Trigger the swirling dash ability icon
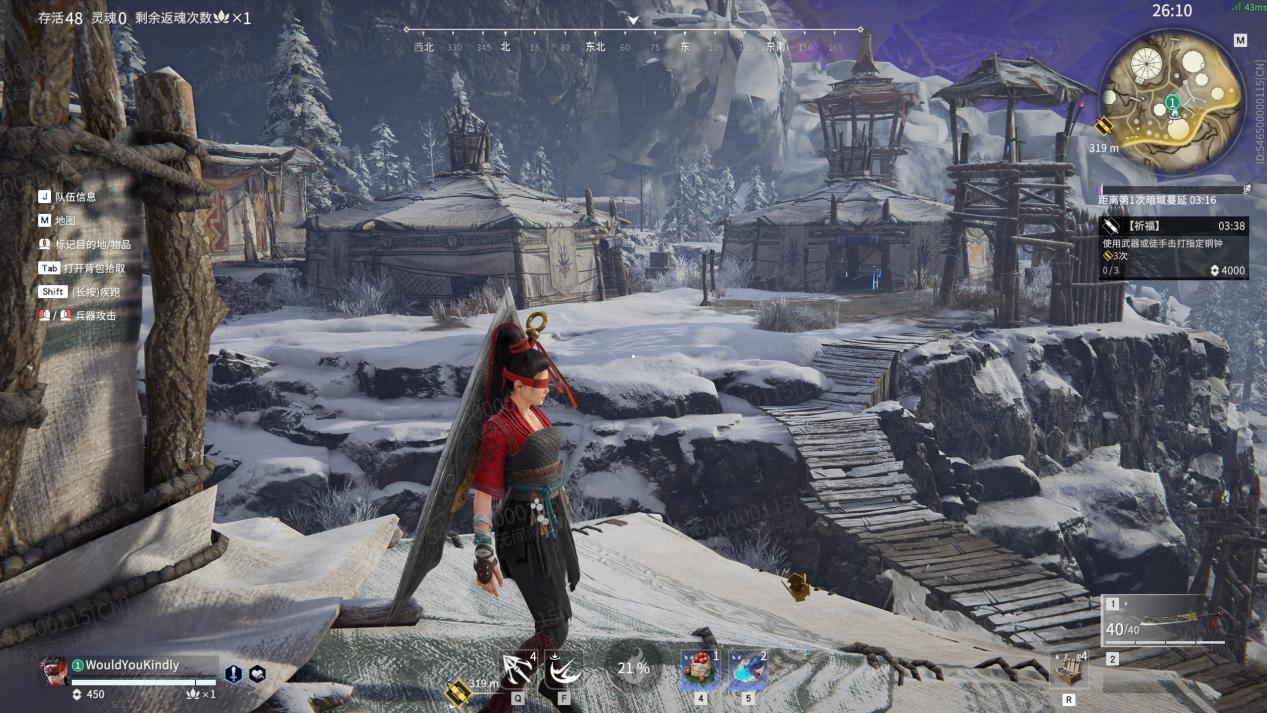The height and width of the screenshot is (713, 1267). pos(564,669)
